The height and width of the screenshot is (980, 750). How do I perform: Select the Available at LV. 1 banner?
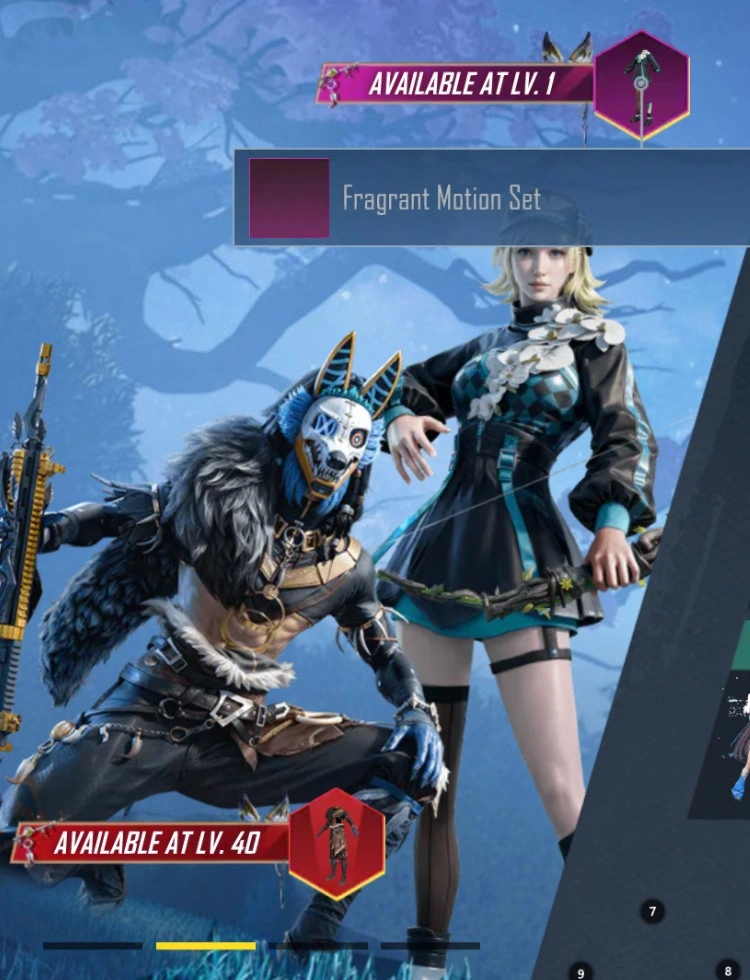point(458,85)
